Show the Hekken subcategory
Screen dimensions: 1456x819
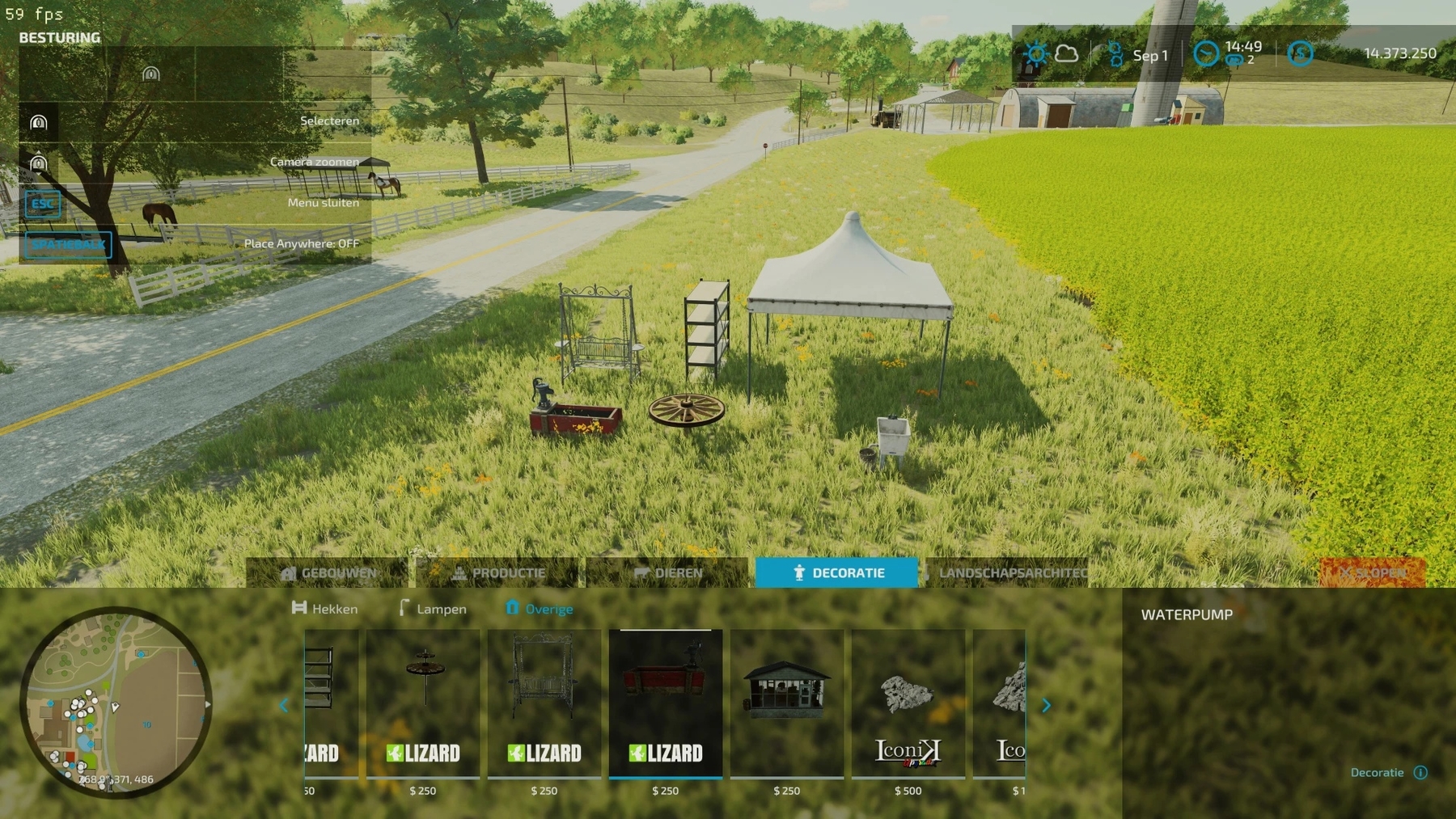(x=325, y=609)
